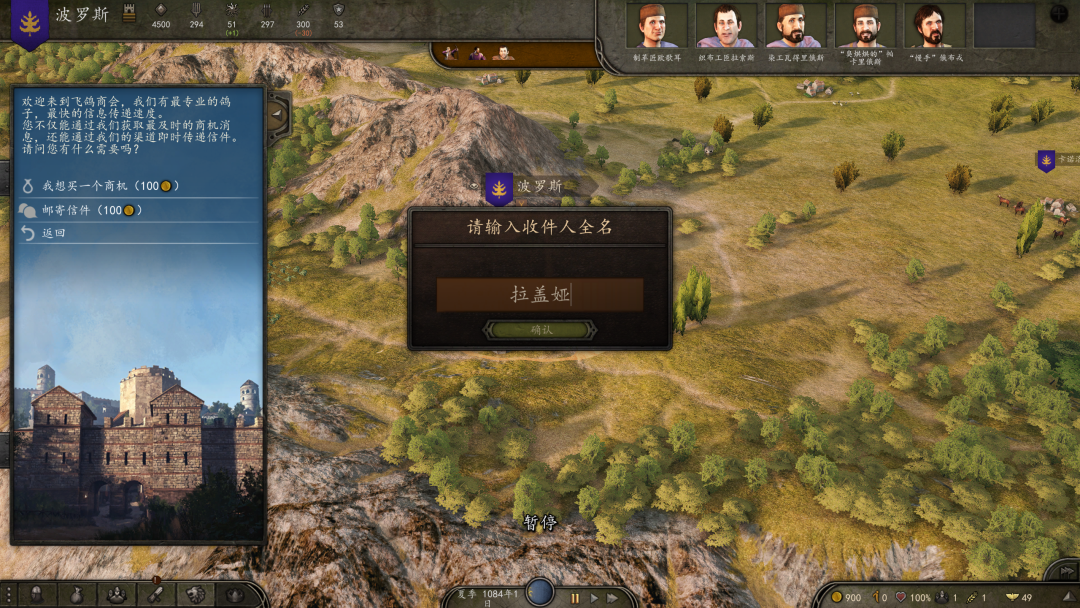
Task: Click the recipient name input field
Action: tap(540, 295)
